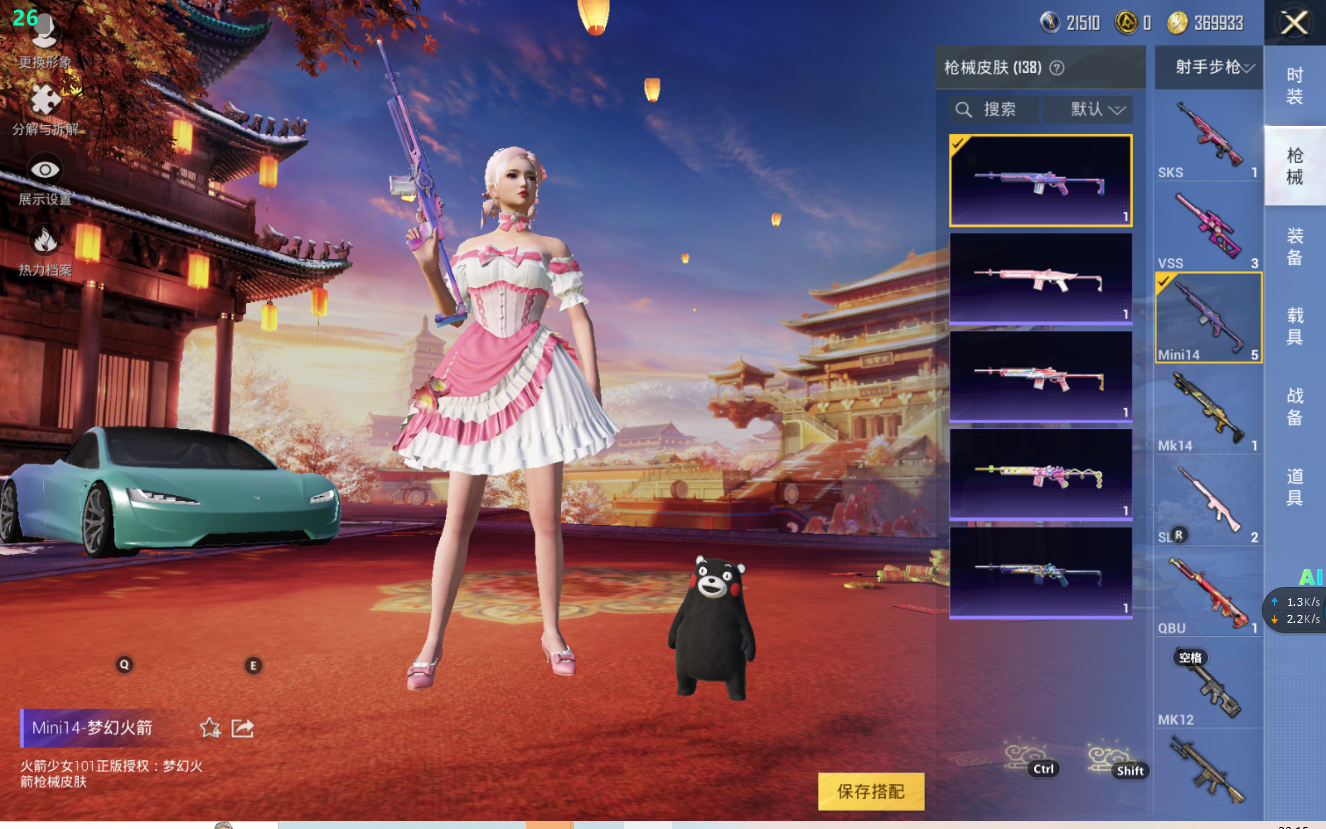
Task: Select the Mk14 weapon entry
Action: (x=1208, y=410)
